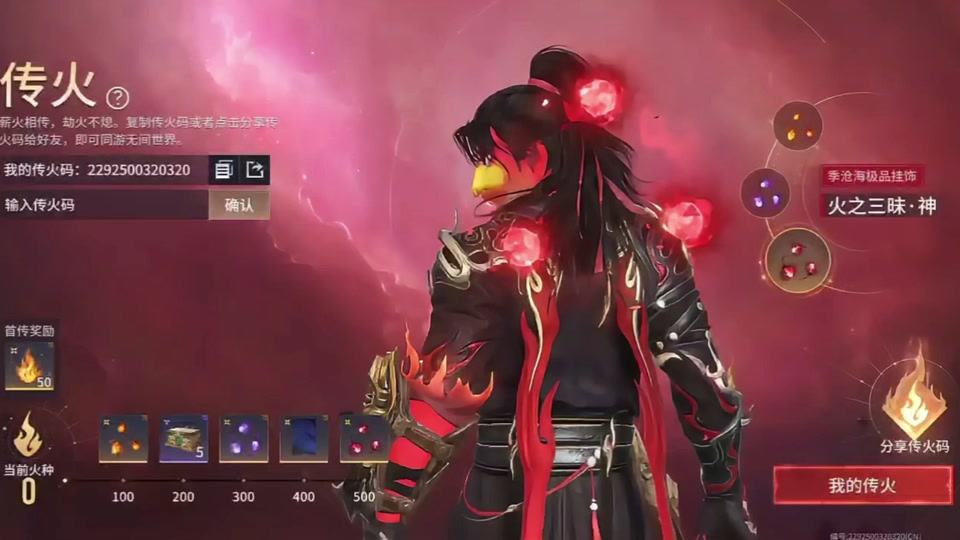Copy my 传火码 code

pyautogui.click(x=224, y=170)
